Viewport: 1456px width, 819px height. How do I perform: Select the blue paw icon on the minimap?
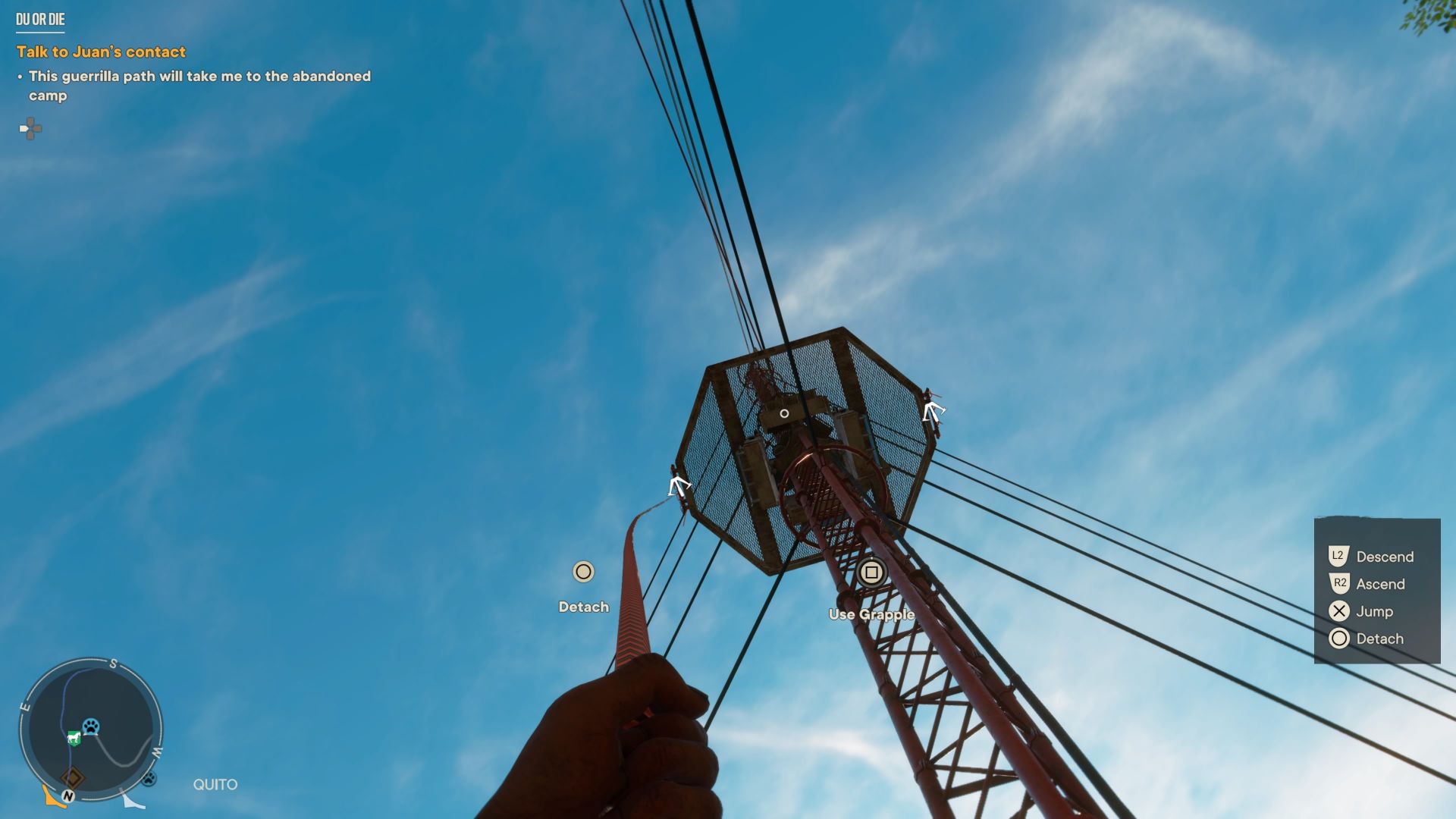coord(89,726)
